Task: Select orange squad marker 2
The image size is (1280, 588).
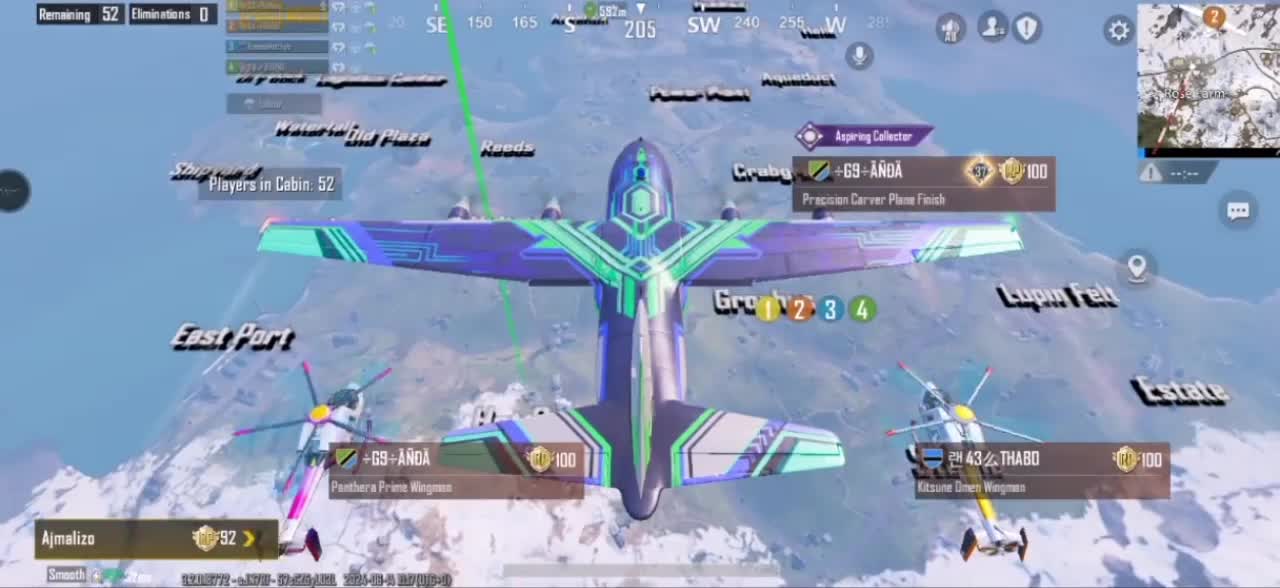Action: (800, 309)
